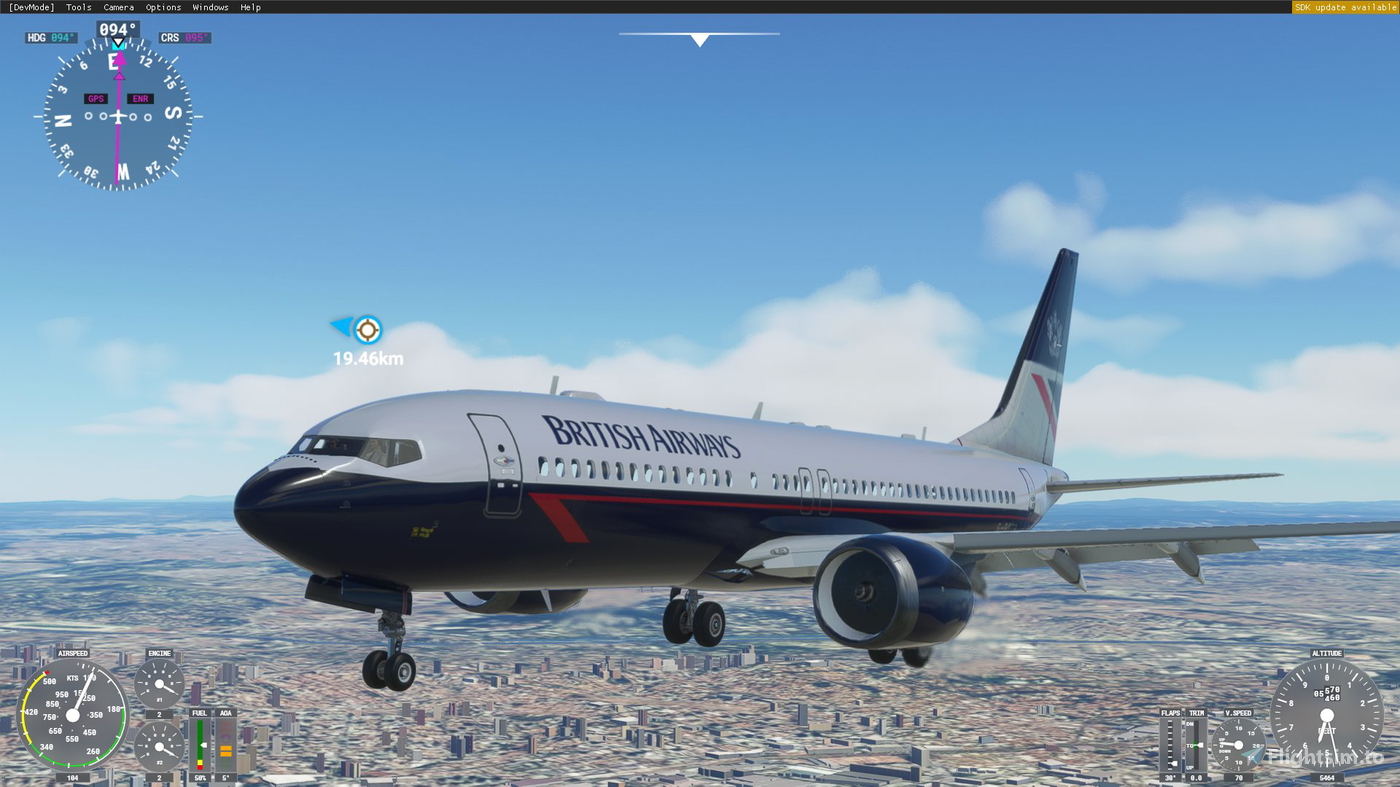This screenshot has width=1400, height=787.
Task: Select the AIRSPEED gauge
Action: coord(73,714)
